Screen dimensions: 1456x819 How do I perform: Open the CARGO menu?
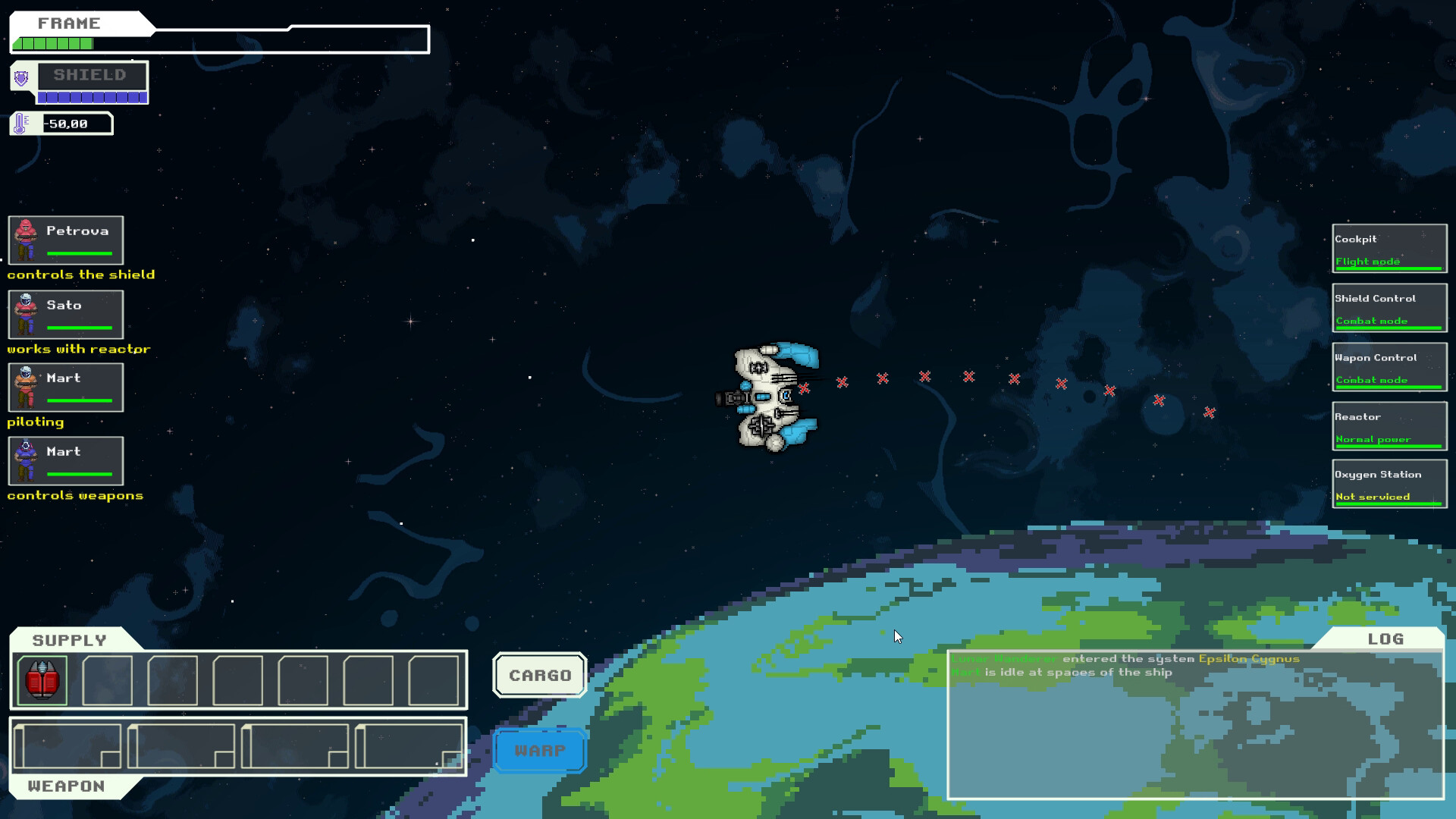(x=539, y=675)
